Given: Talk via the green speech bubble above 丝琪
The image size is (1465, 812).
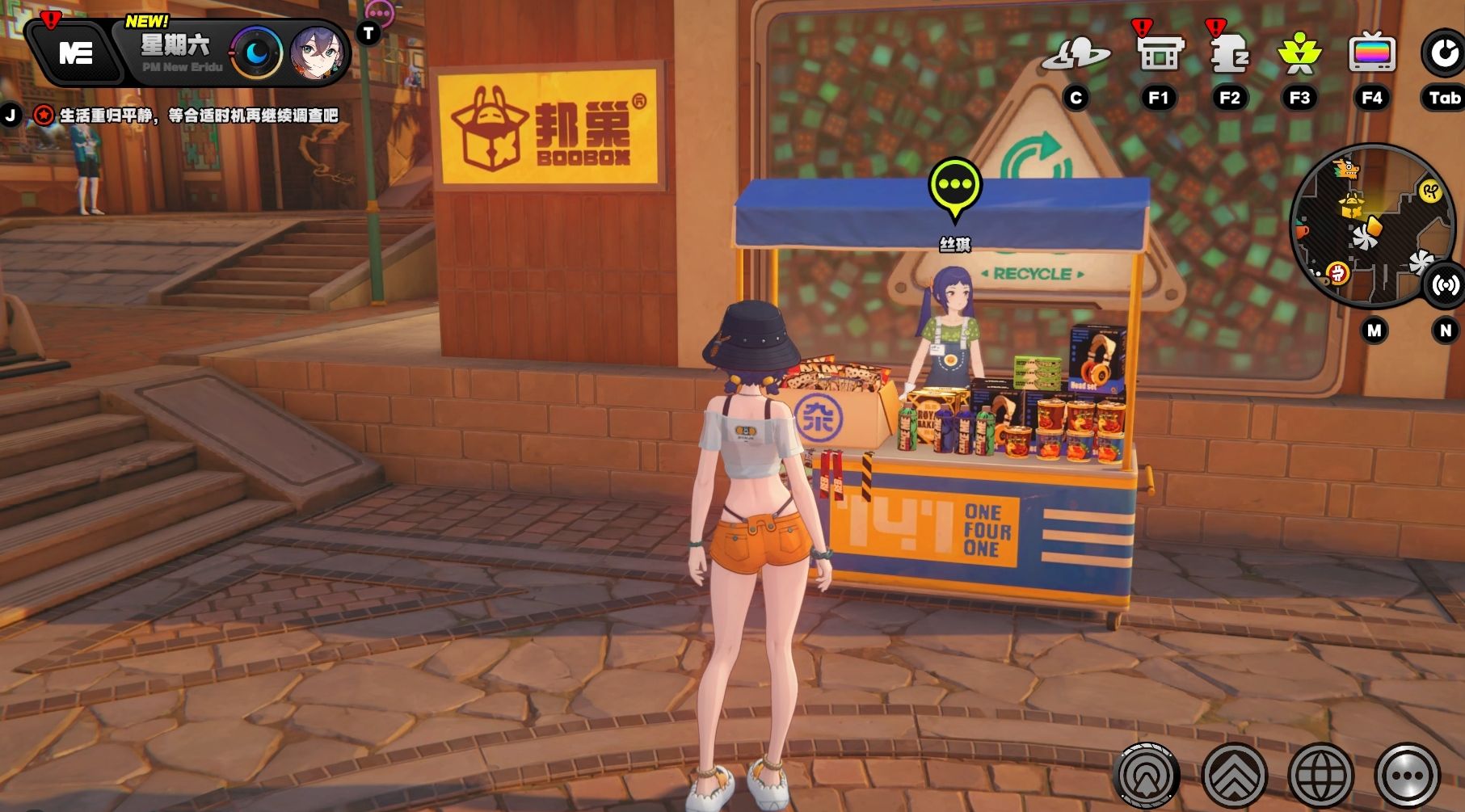Looking at the screenshot, I should click(x=955, y=185).
